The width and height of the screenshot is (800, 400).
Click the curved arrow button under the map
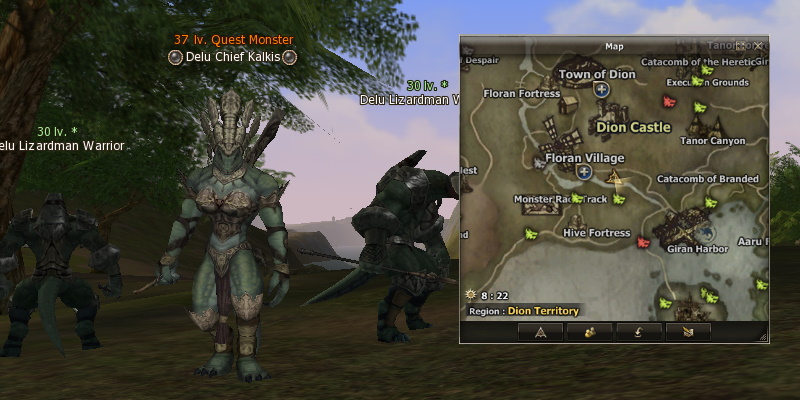point(637,331)
